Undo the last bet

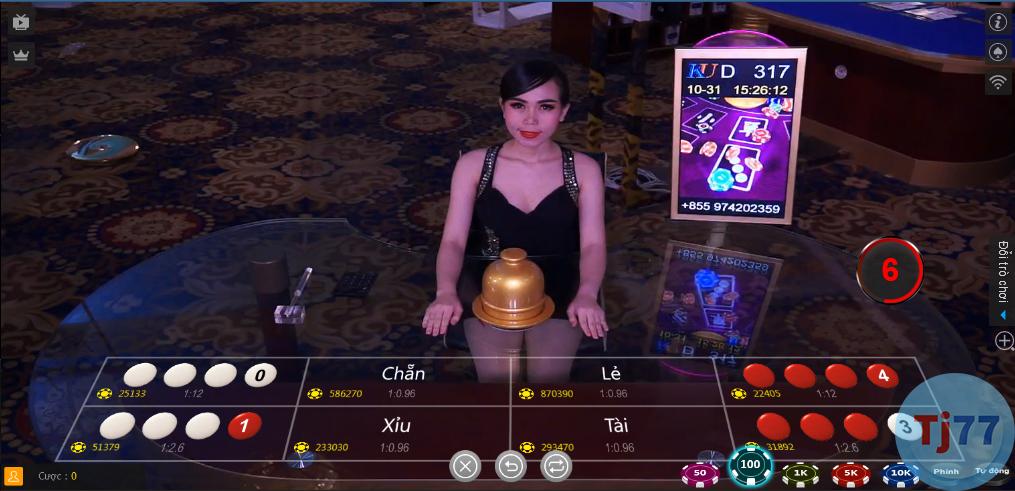pos(510,465)
